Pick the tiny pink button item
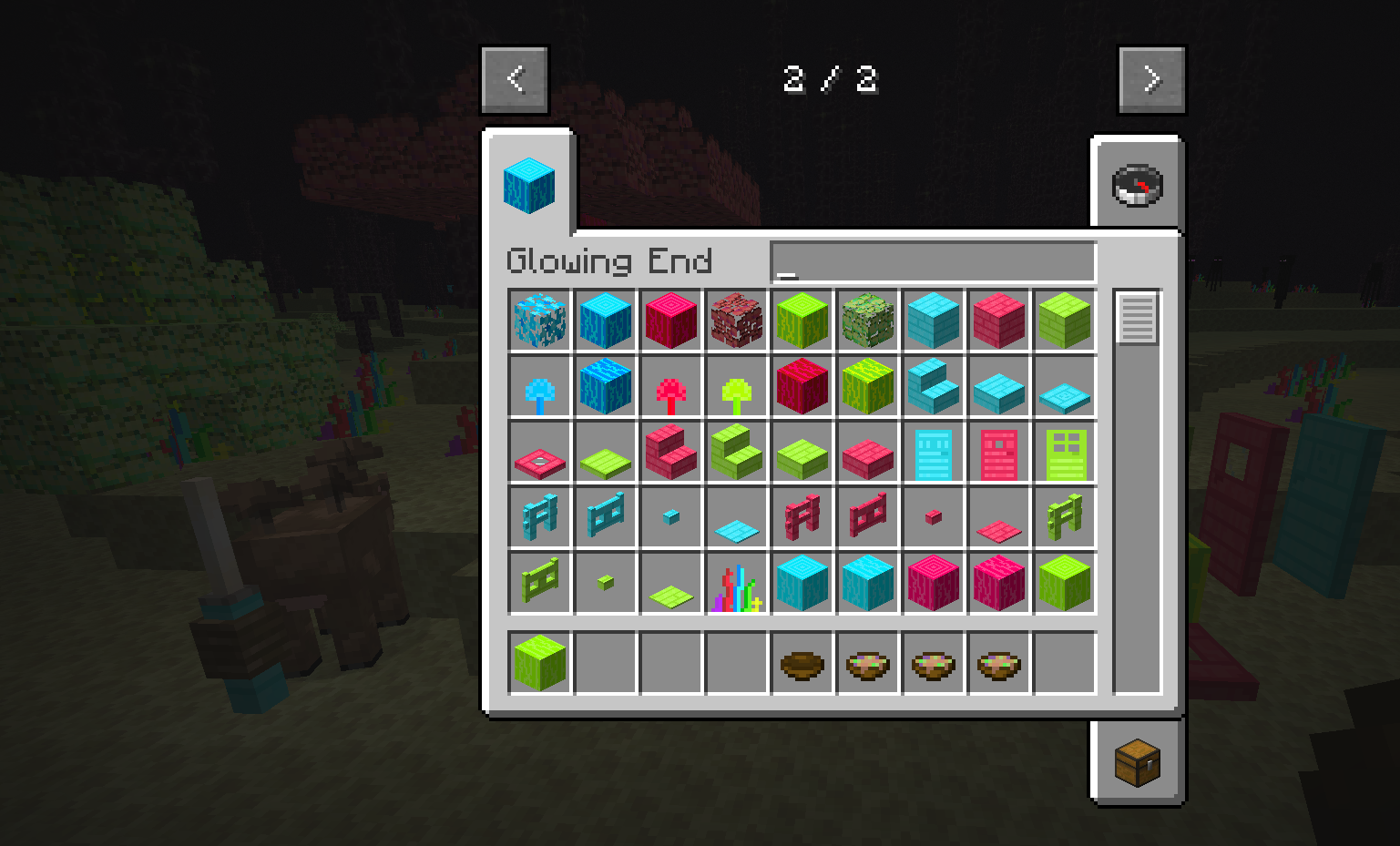Viewport: 1400px width, 846px height. (934, 515)
